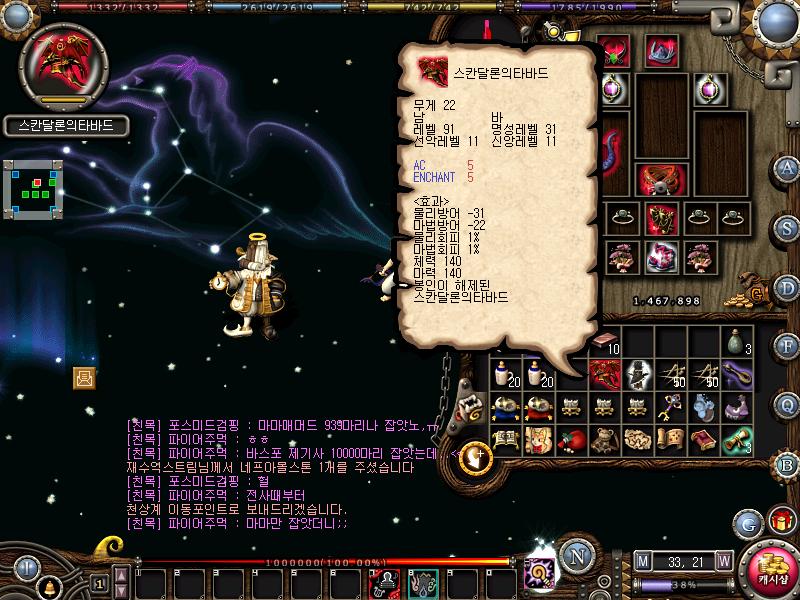Click the round S side button
This screenshot has width=800, height=600.
pyautogui.click(x=788, y=227)
